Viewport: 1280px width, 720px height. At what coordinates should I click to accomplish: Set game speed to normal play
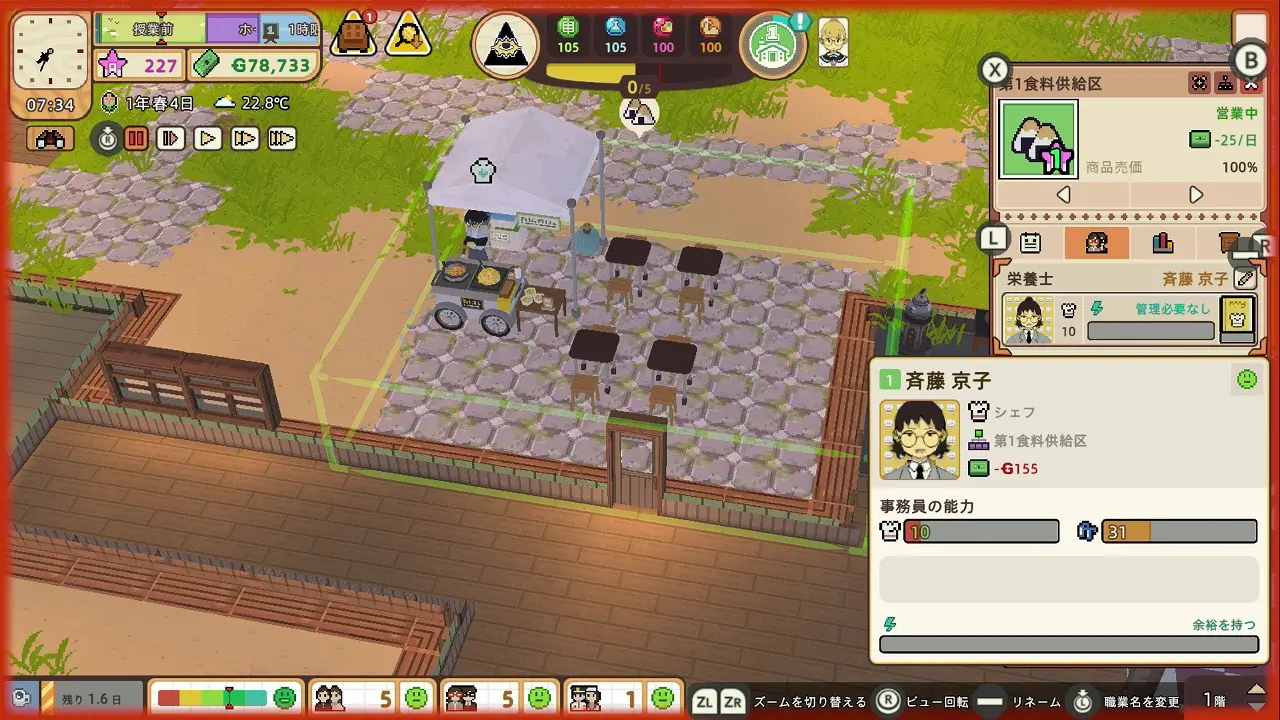point(208,139)
